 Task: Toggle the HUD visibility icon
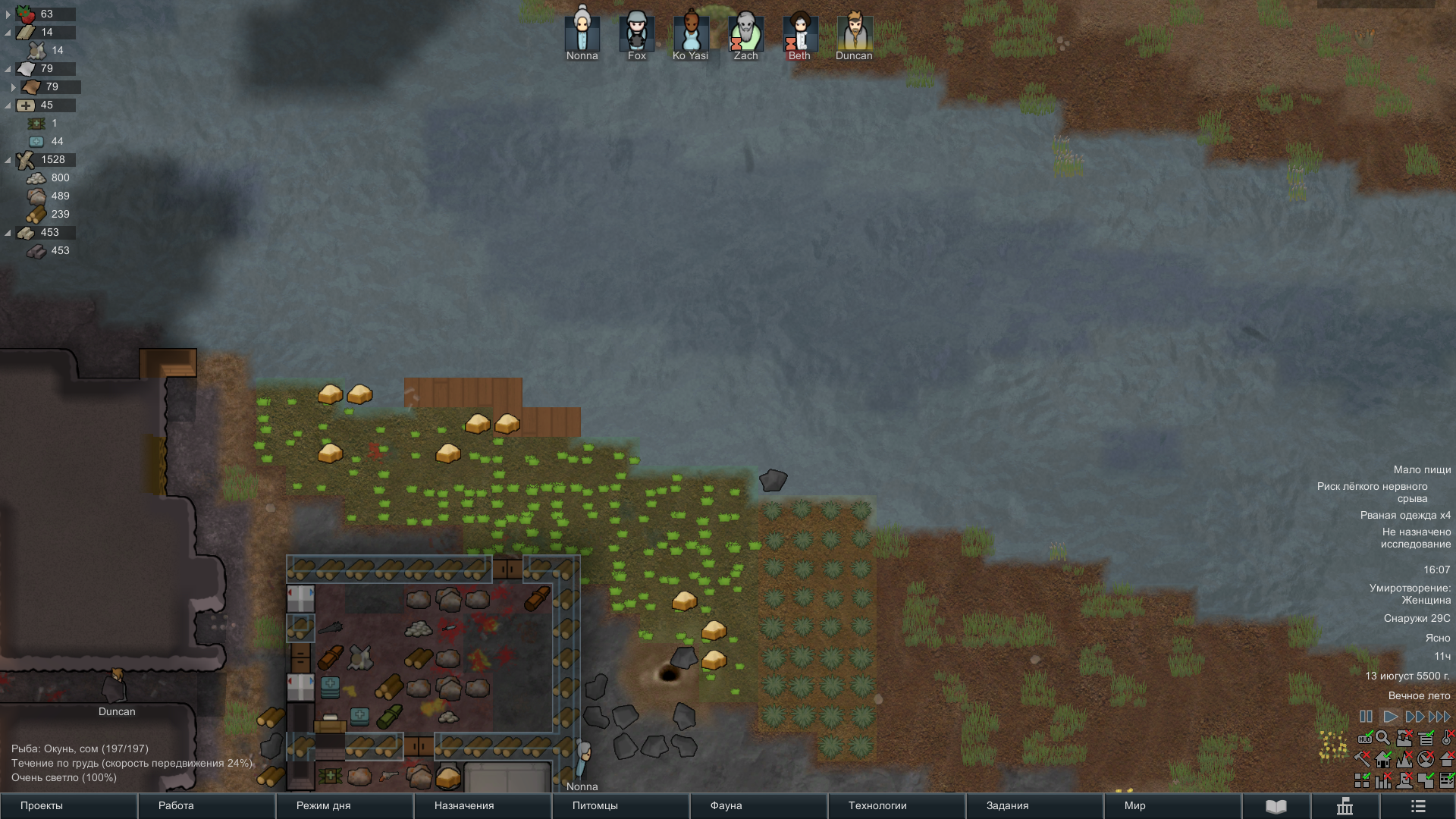(x=1364, y=738)
